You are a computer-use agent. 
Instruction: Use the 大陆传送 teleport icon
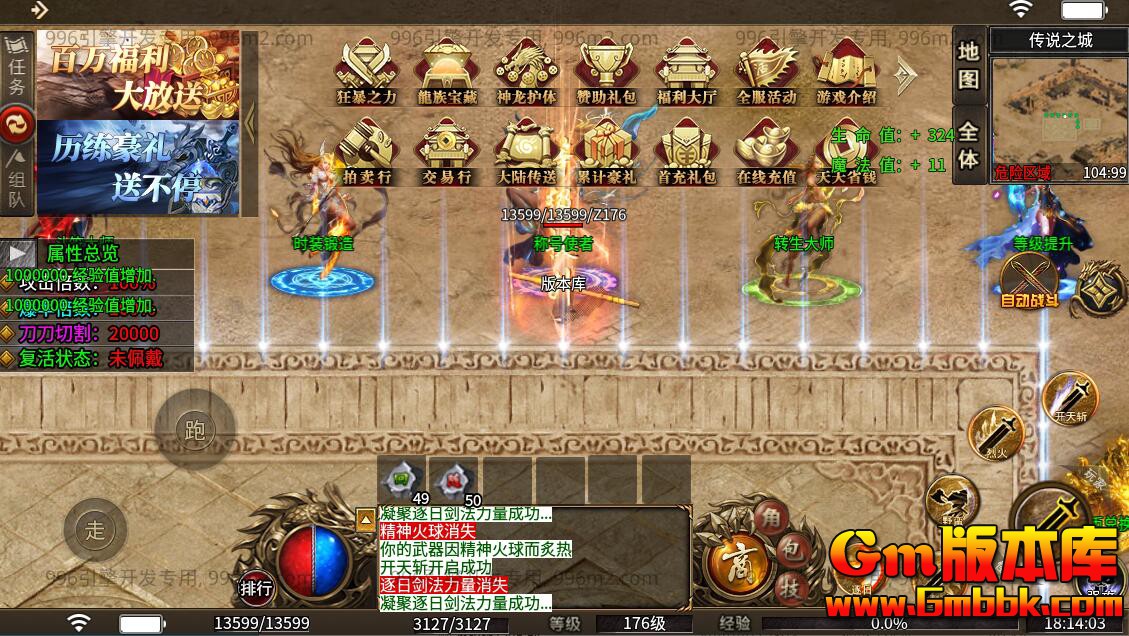[x=526, y=151]
